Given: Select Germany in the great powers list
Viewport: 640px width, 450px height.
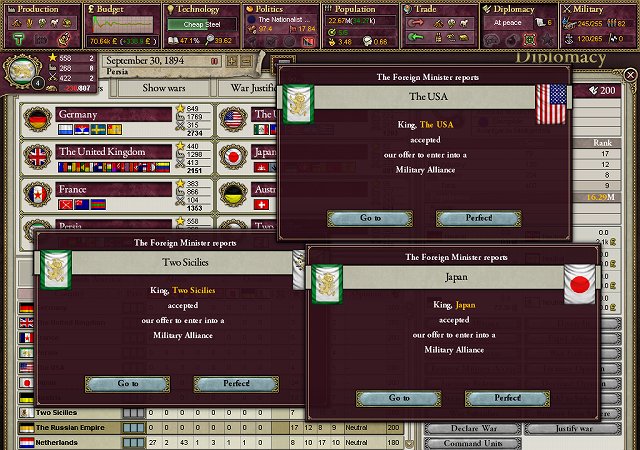Looking at the screenshot, I should coord(100,115).
